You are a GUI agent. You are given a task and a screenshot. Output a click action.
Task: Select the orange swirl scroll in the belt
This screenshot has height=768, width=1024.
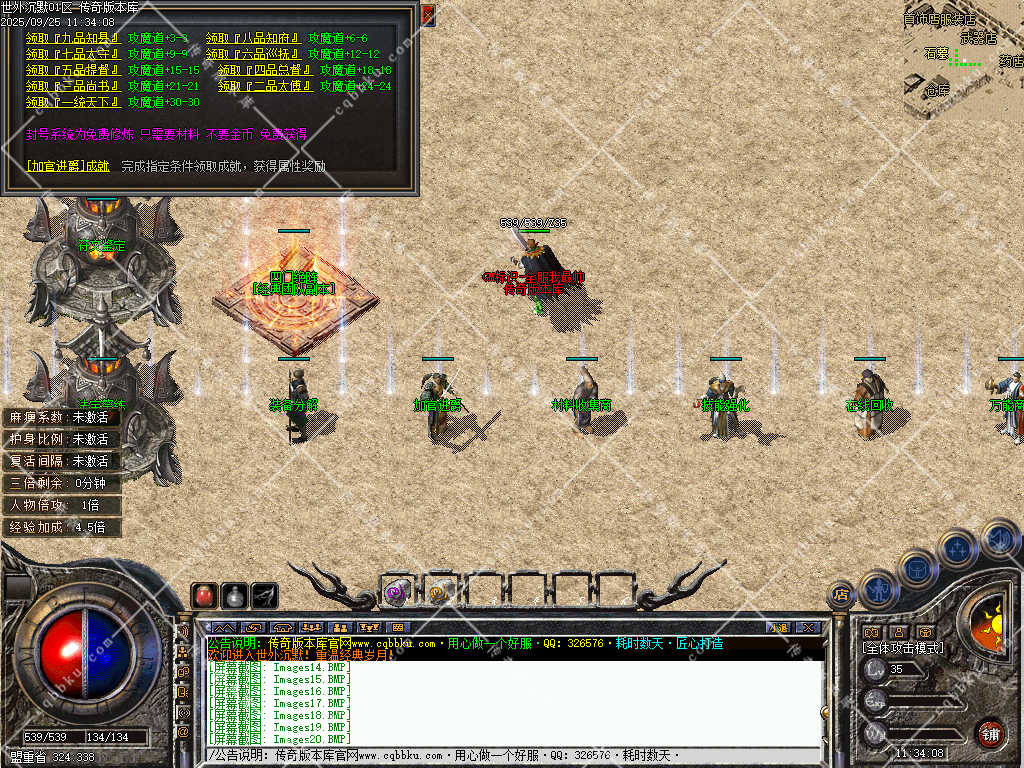(440, 593)
